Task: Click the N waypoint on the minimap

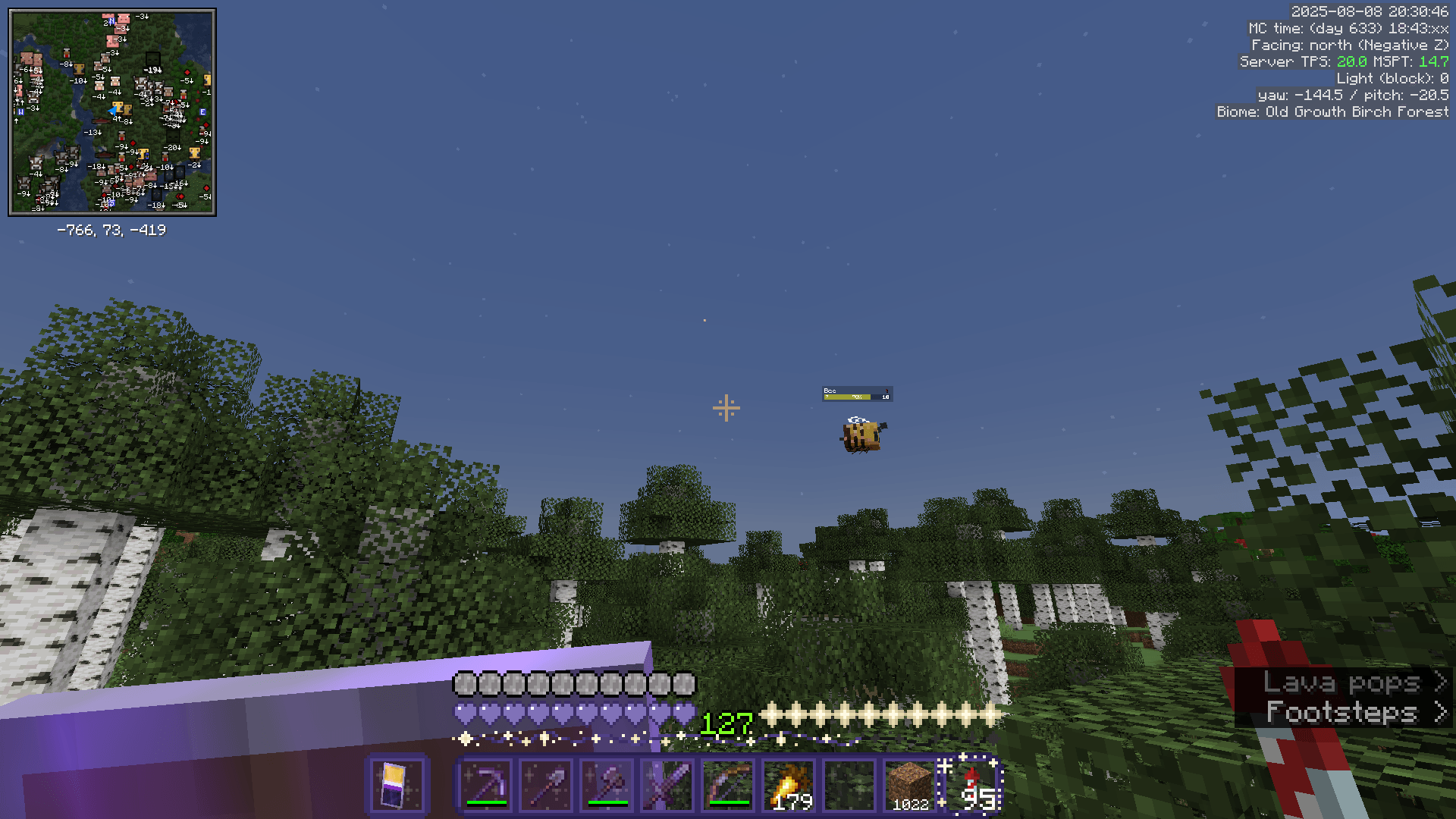Action: (x=111, y=21)
